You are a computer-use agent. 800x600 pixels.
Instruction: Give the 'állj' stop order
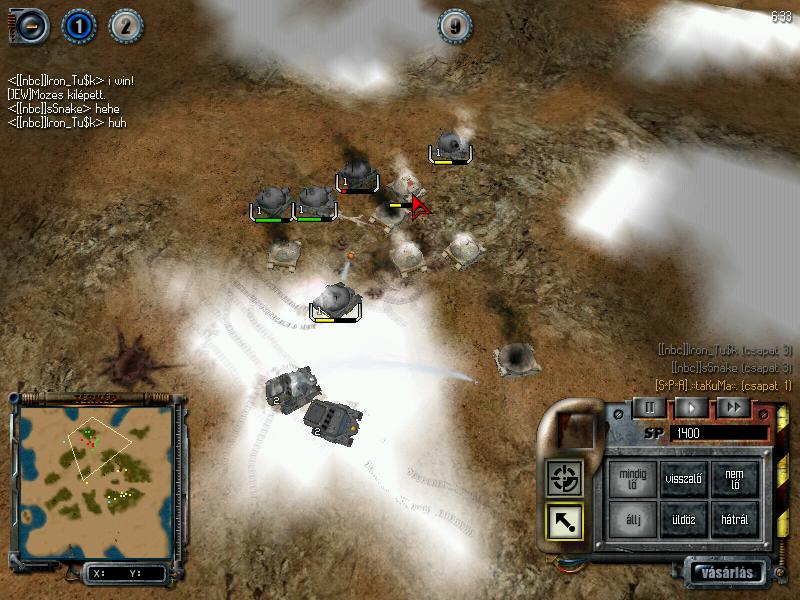point(633,520)
